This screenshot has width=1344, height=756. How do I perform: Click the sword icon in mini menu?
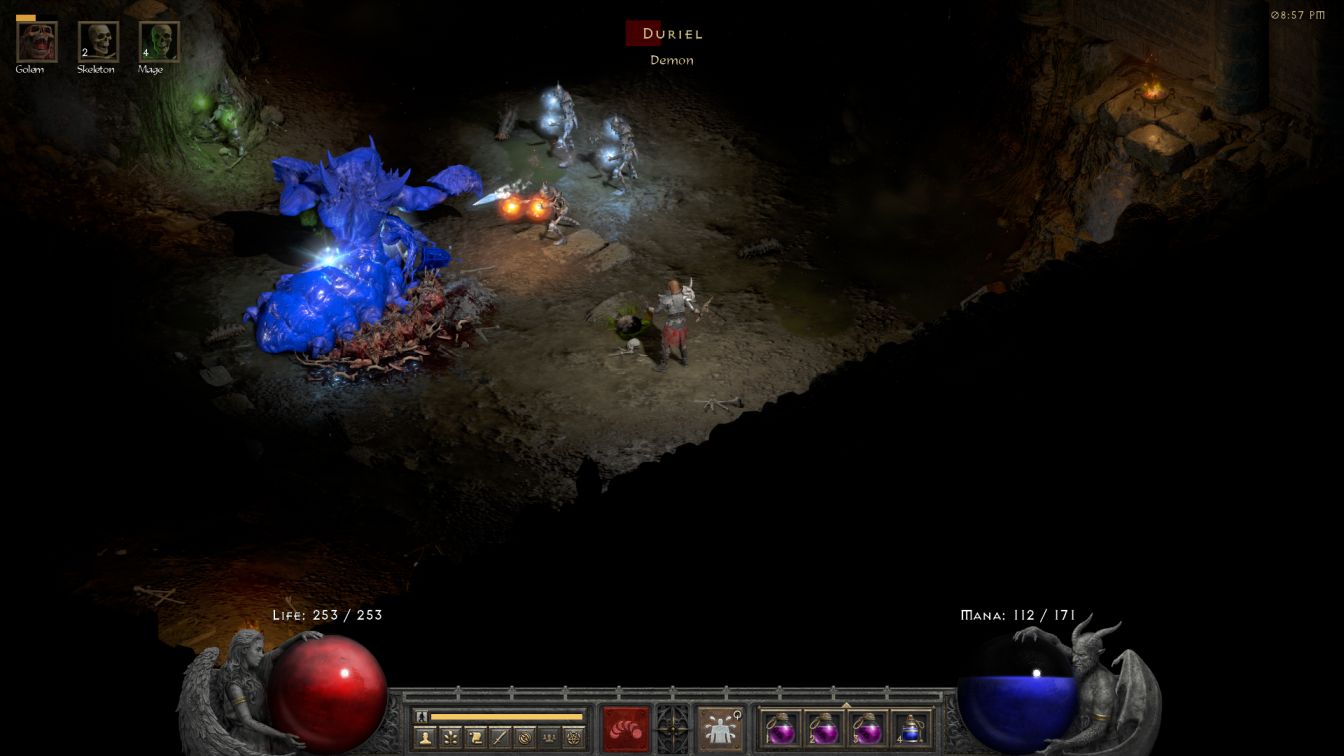500,738
